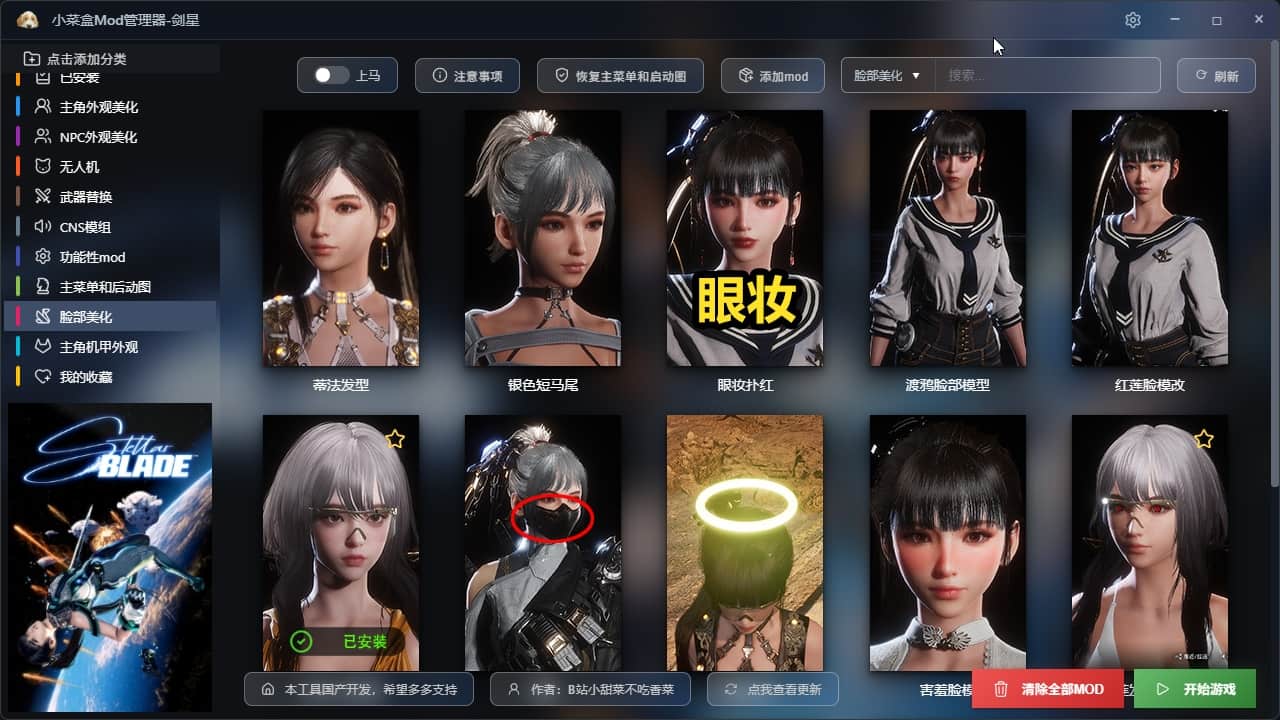Switch to NPC外观美化 category
Image resolution: width=1280 pixels, height=720 pixels.
[98, 137]
